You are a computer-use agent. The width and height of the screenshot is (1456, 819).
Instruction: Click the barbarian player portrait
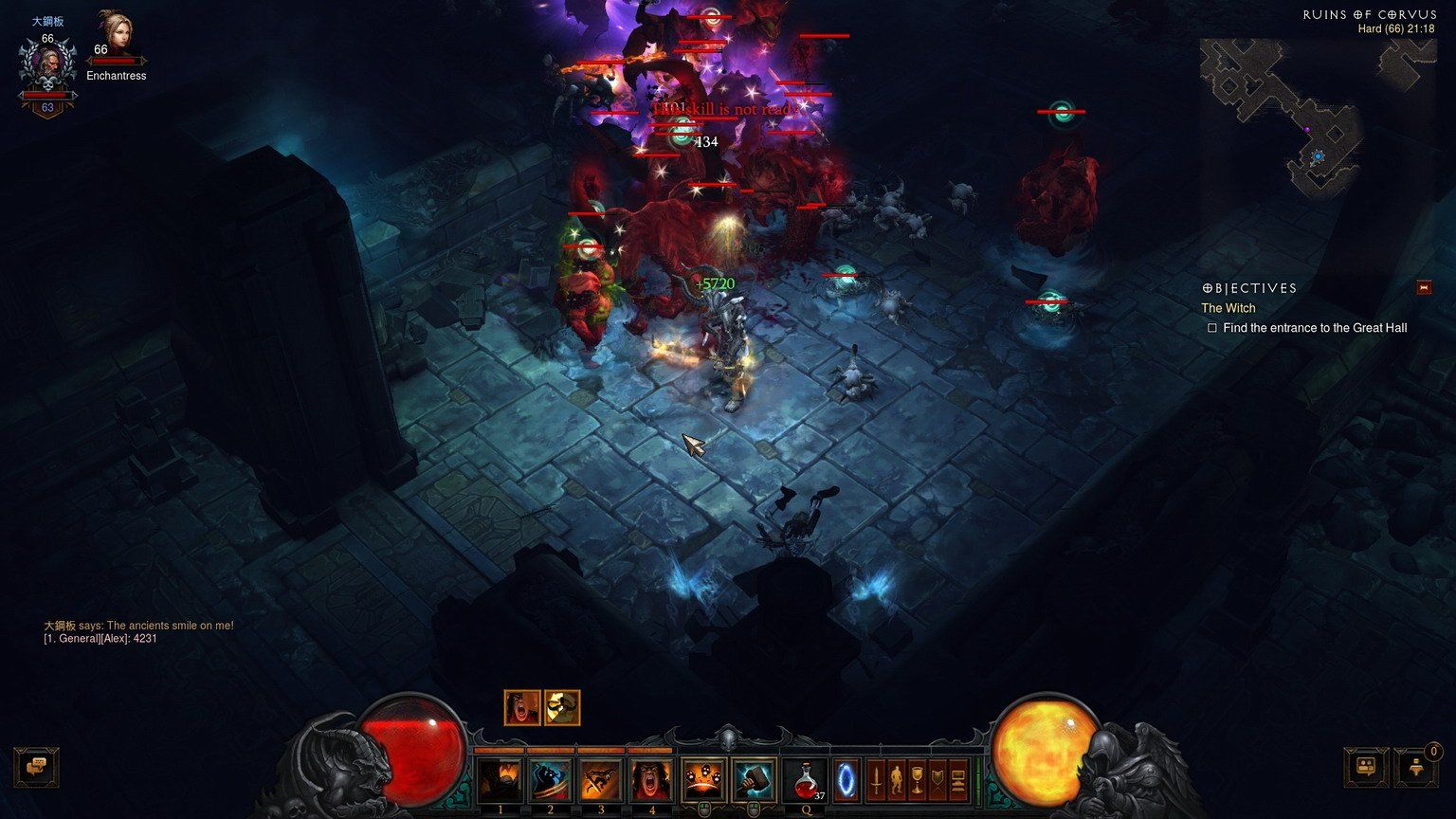[x=47, y=68]
